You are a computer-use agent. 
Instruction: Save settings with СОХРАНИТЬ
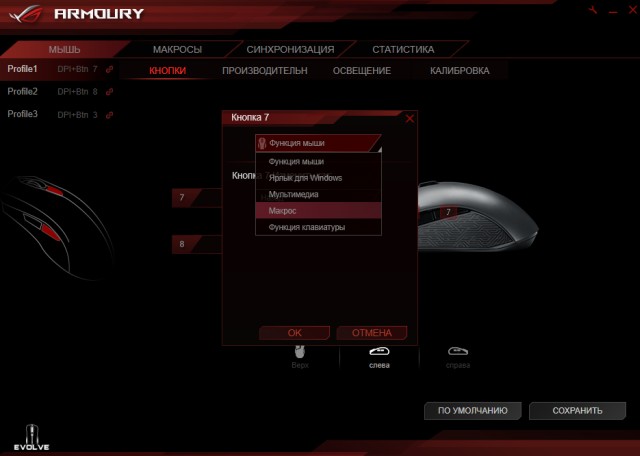[x=576, y=410]
